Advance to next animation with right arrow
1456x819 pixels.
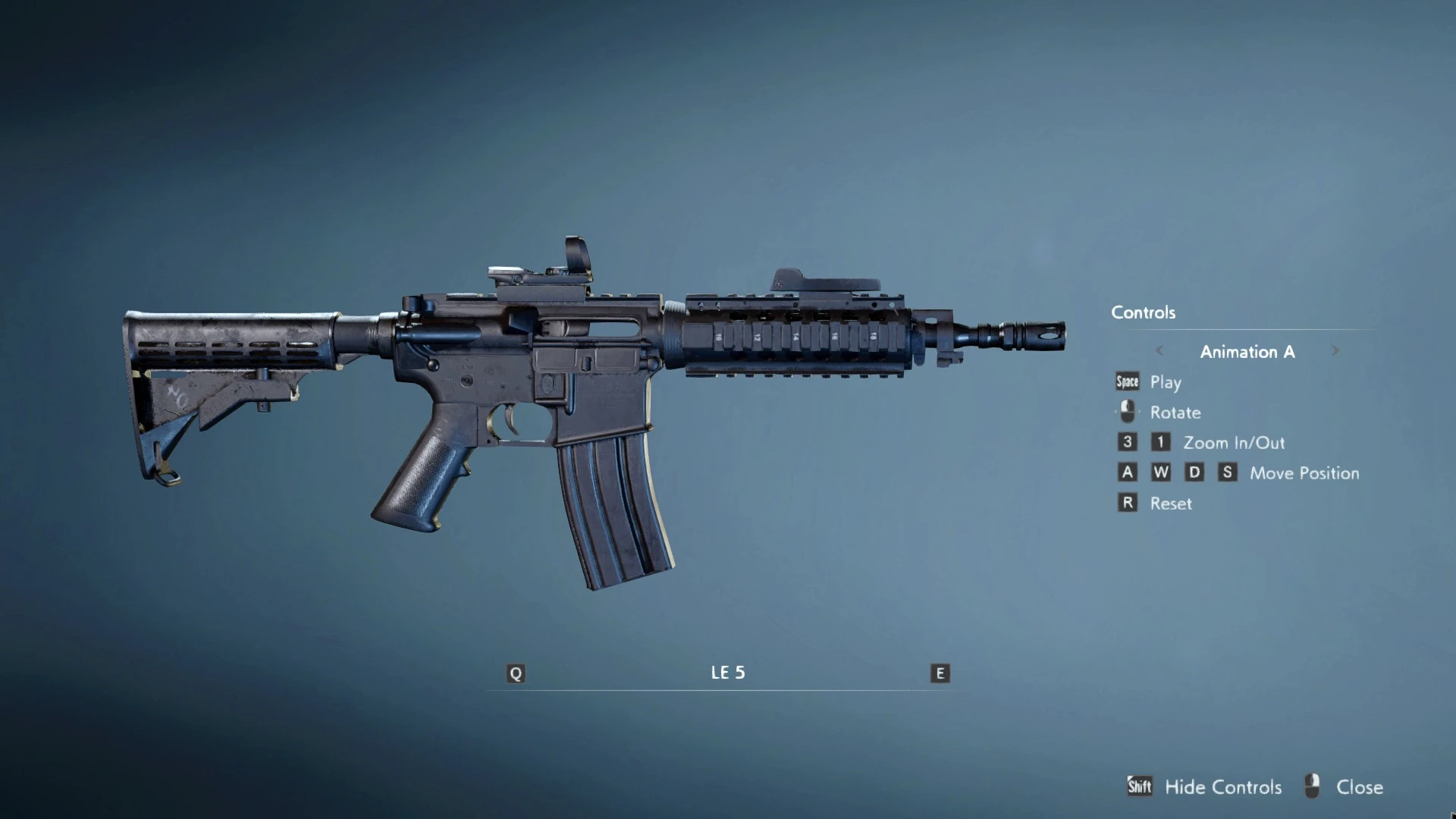(x=1335, y=351)
